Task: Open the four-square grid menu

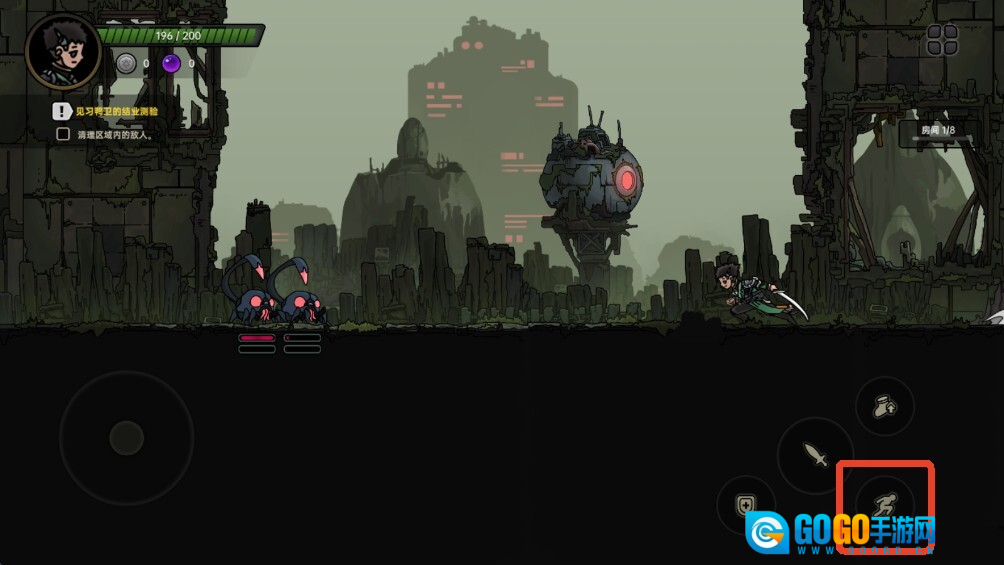Action: pos(942,40)
